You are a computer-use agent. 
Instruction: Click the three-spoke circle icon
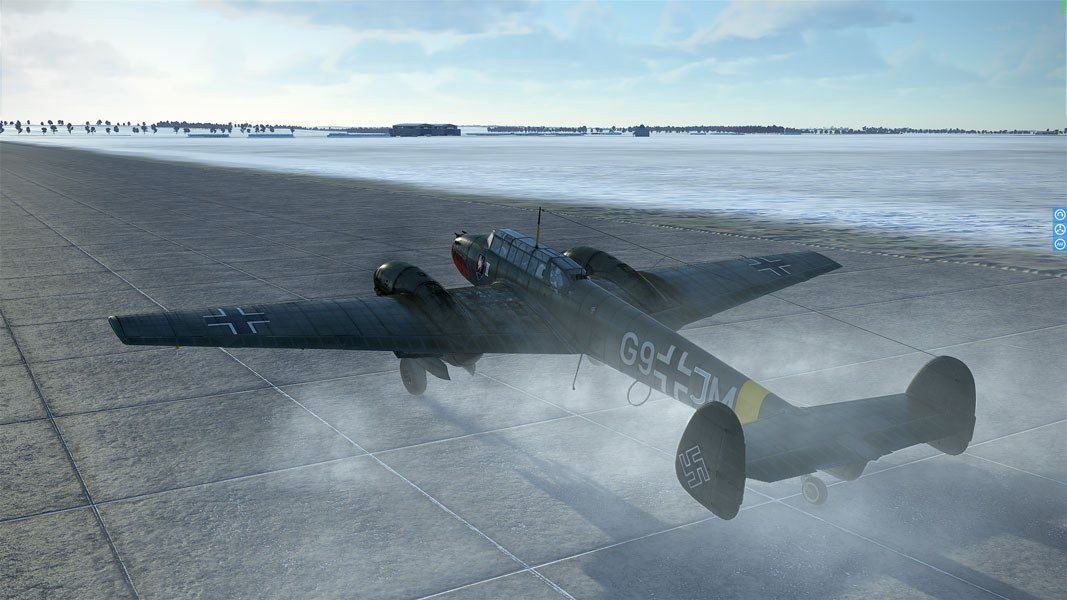click(x=1060, y=229)
